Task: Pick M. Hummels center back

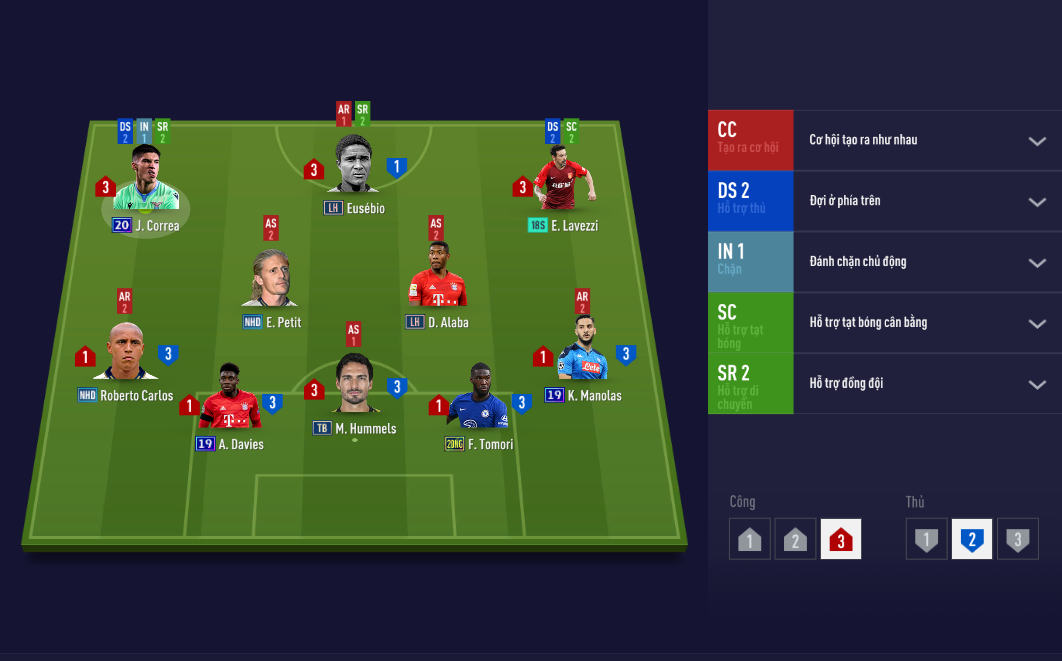Action: [355, 385]
